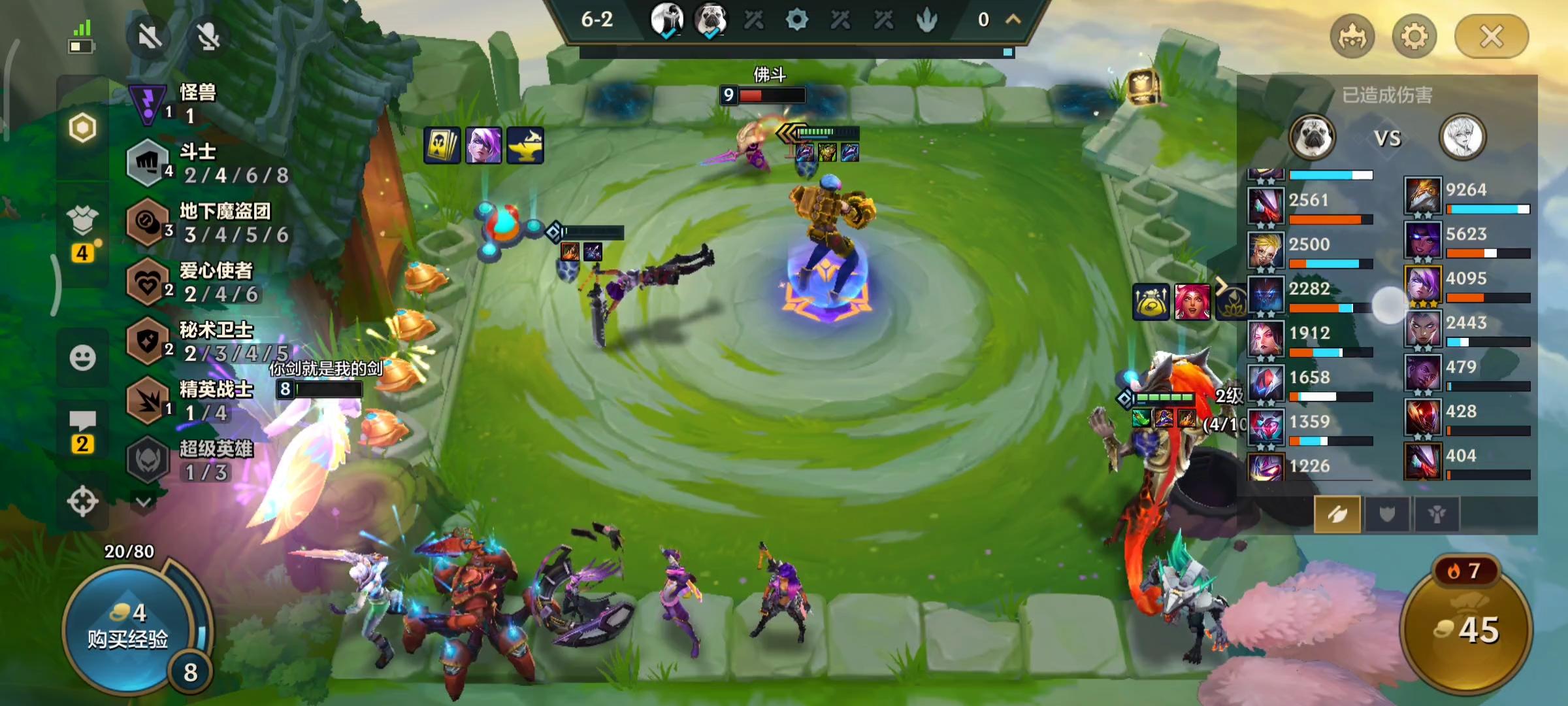
Task: Select the crosshair target button
Action: pyautogui.click(x=82, y=502)
